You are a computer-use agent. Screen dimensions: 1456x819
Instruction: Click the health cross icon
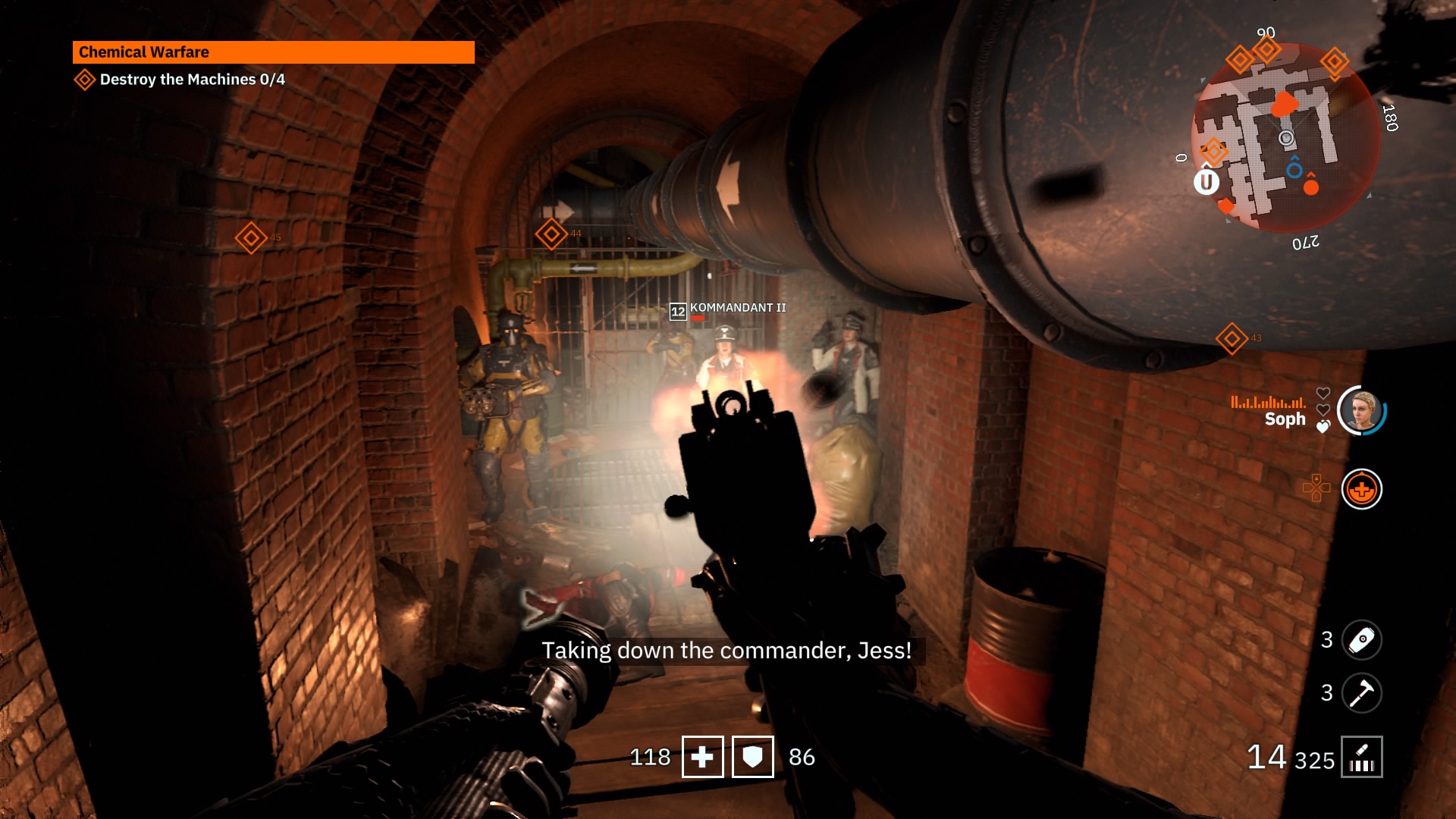tap(702, 757)
